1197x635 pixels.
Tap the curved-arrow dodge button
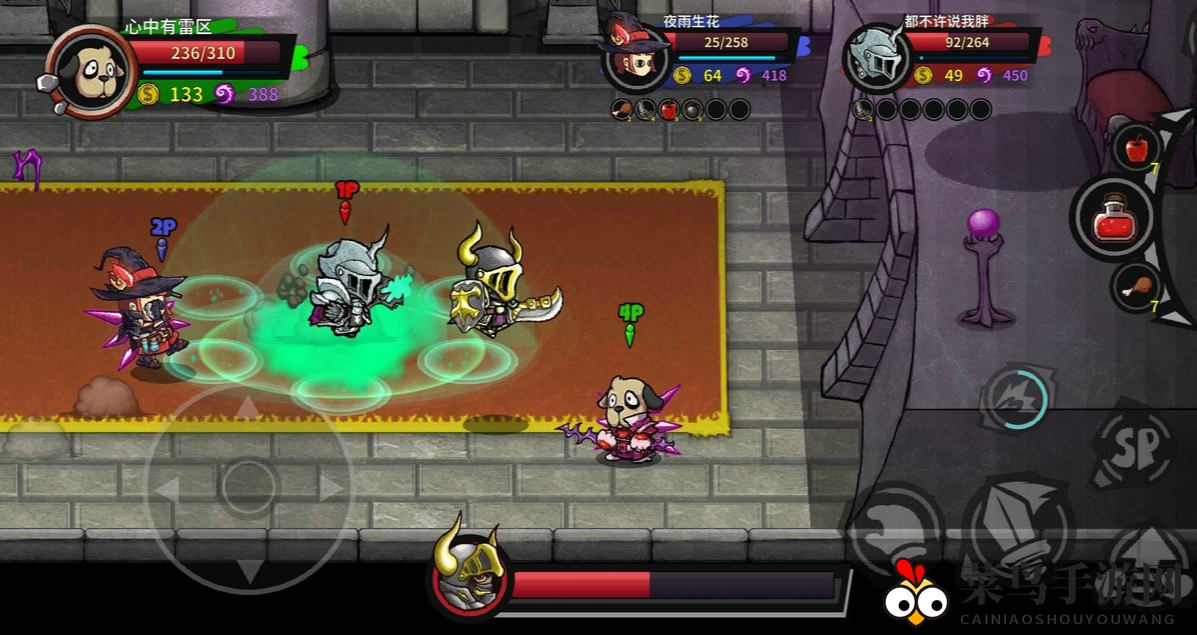coord(896,526)
